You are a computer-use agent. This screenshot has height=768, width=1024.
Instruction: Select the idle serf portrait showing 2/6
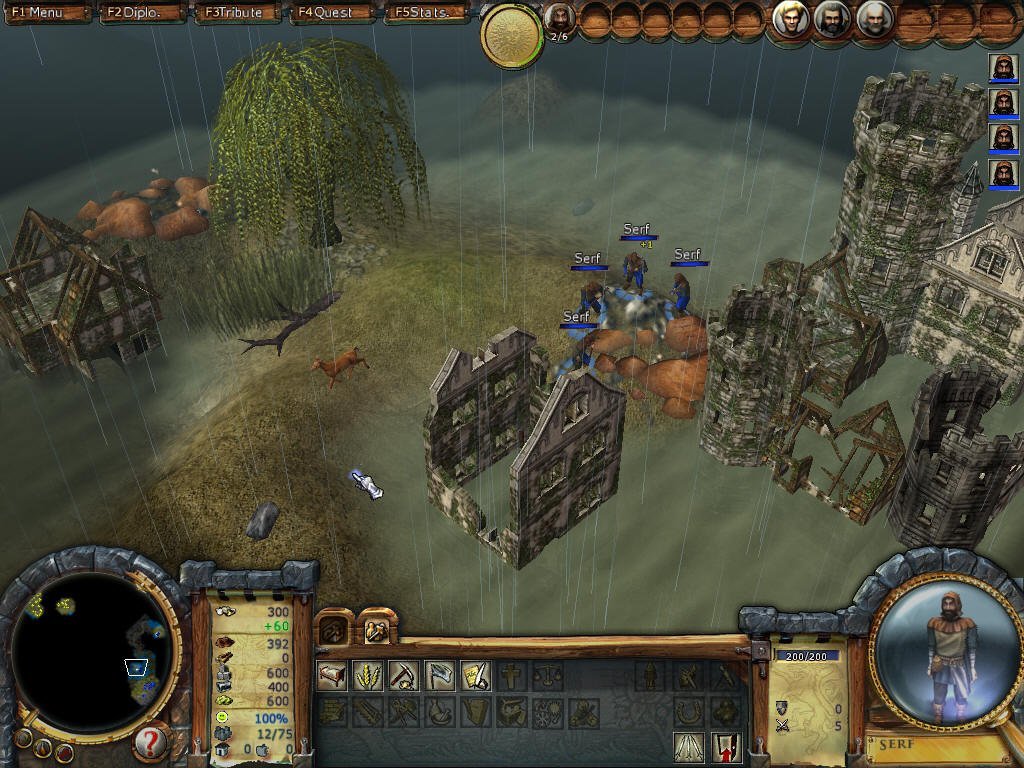point(560,19)
